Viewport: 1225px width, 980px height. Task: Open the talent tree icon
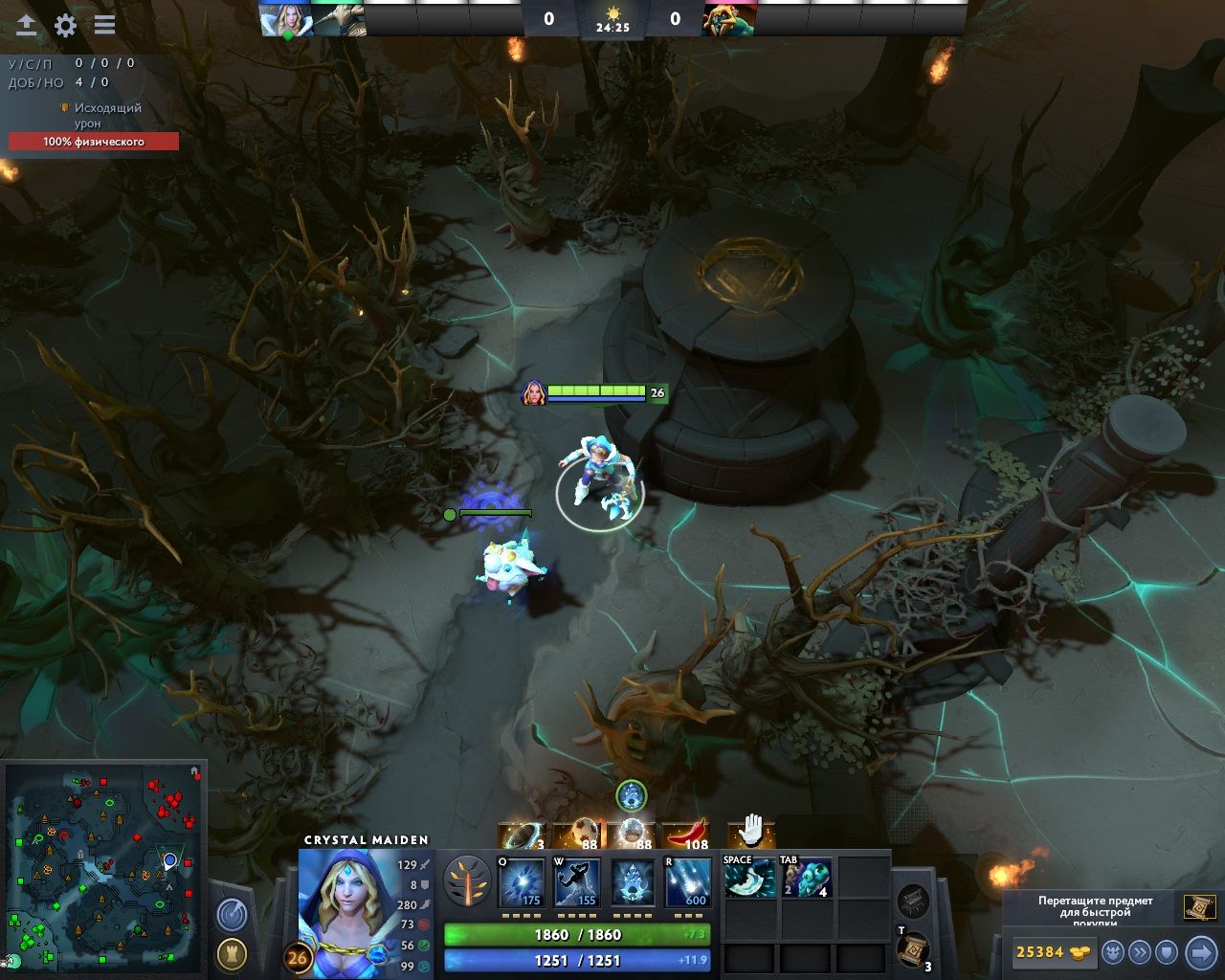(468, 881)
